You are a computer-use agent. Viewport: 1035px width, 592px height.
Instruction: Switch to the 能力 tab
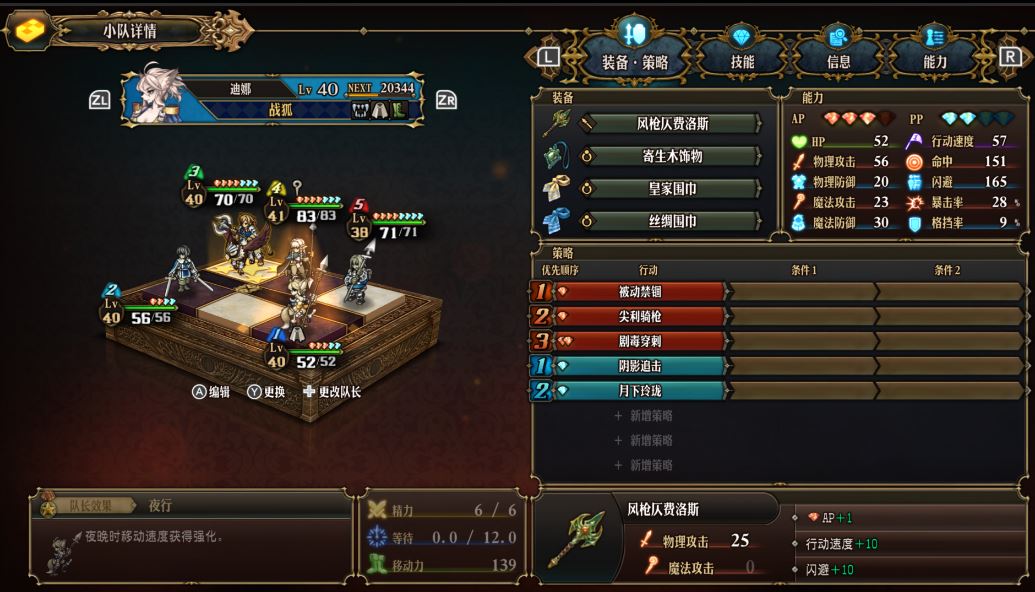(x=934, y=60)
